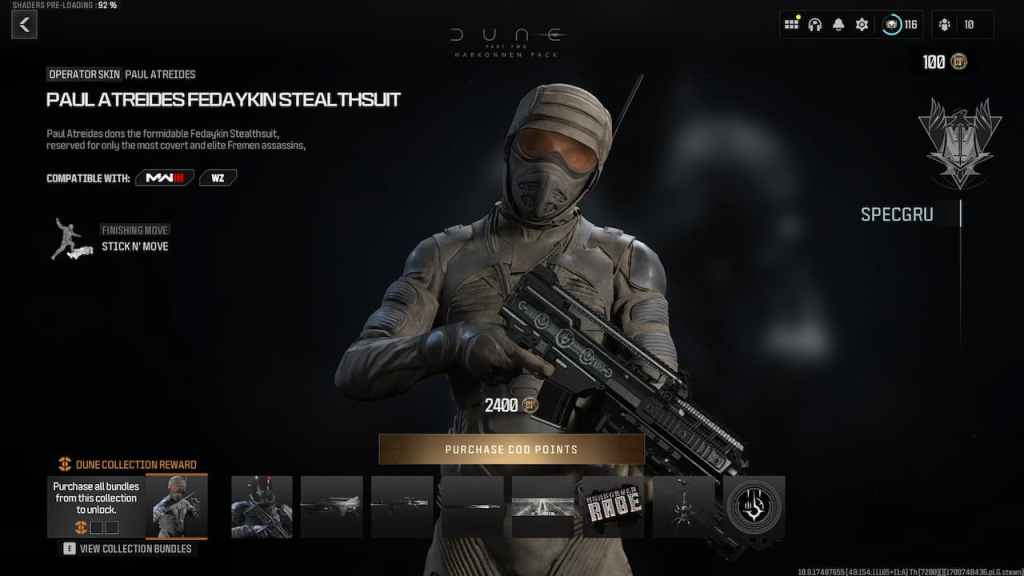
Task: Open the player level 116 badge
Action: click(x=900, y=25)
